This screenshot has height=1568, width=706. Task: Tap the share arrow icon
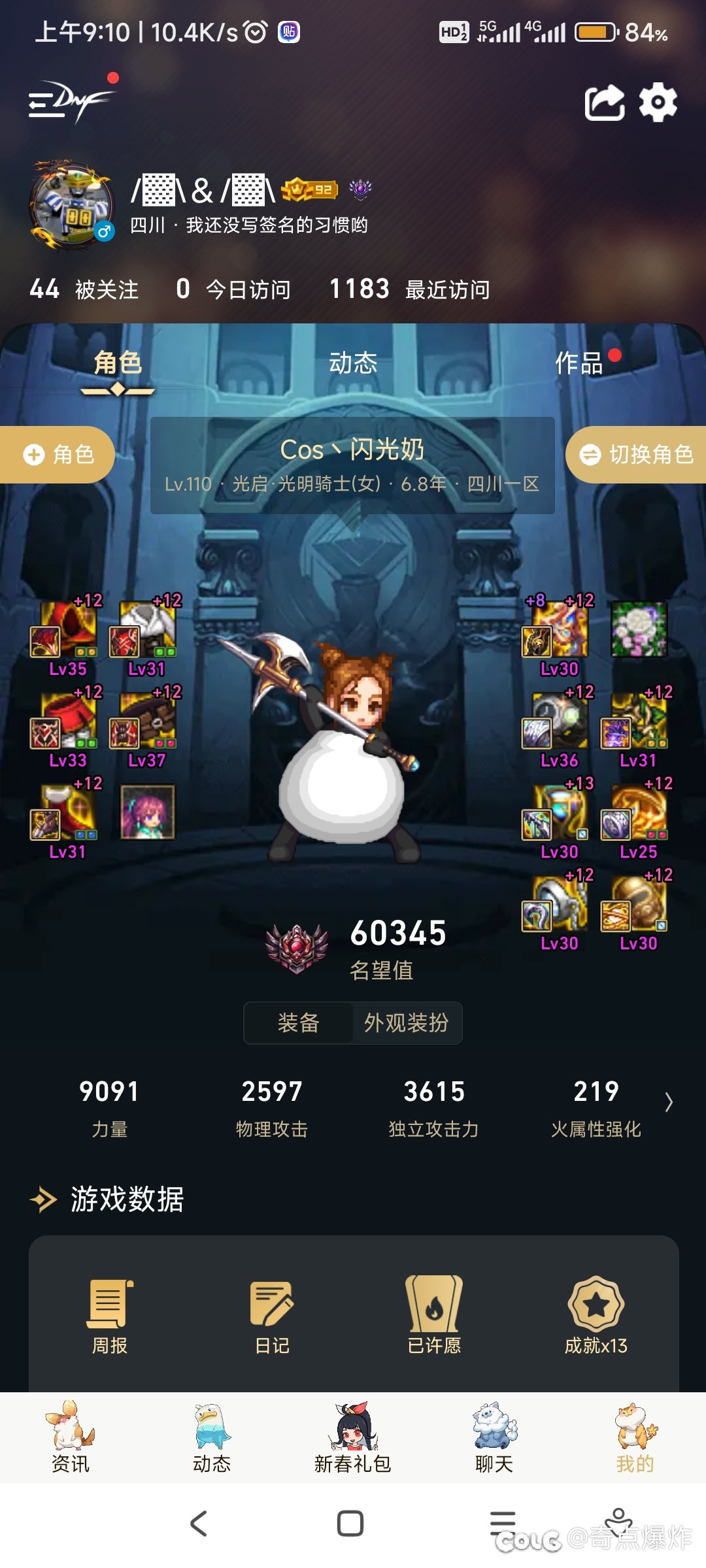(x=604, y=103)
